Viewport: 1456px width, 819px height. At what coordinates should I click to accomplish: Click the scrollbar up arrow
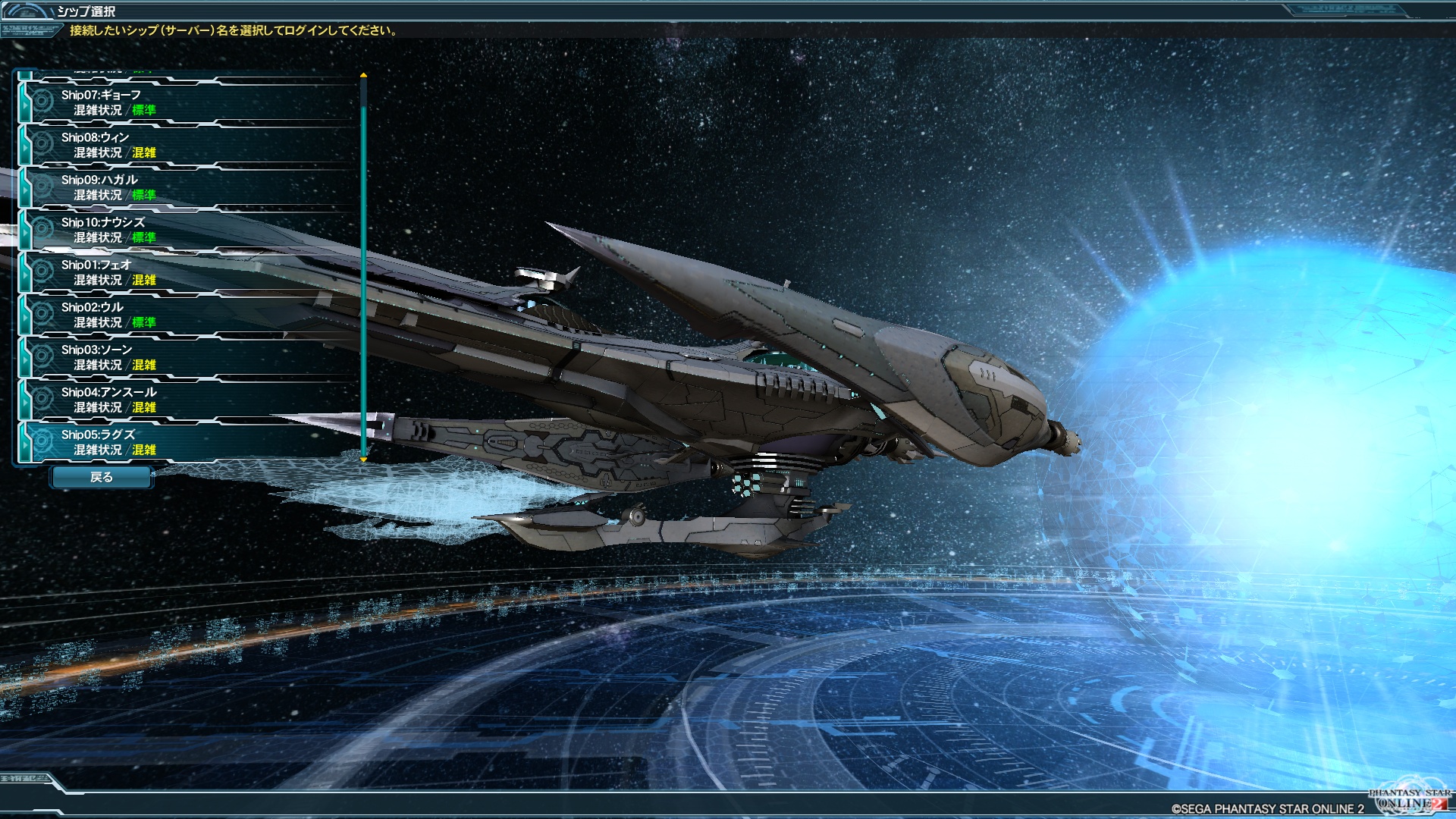364,75
